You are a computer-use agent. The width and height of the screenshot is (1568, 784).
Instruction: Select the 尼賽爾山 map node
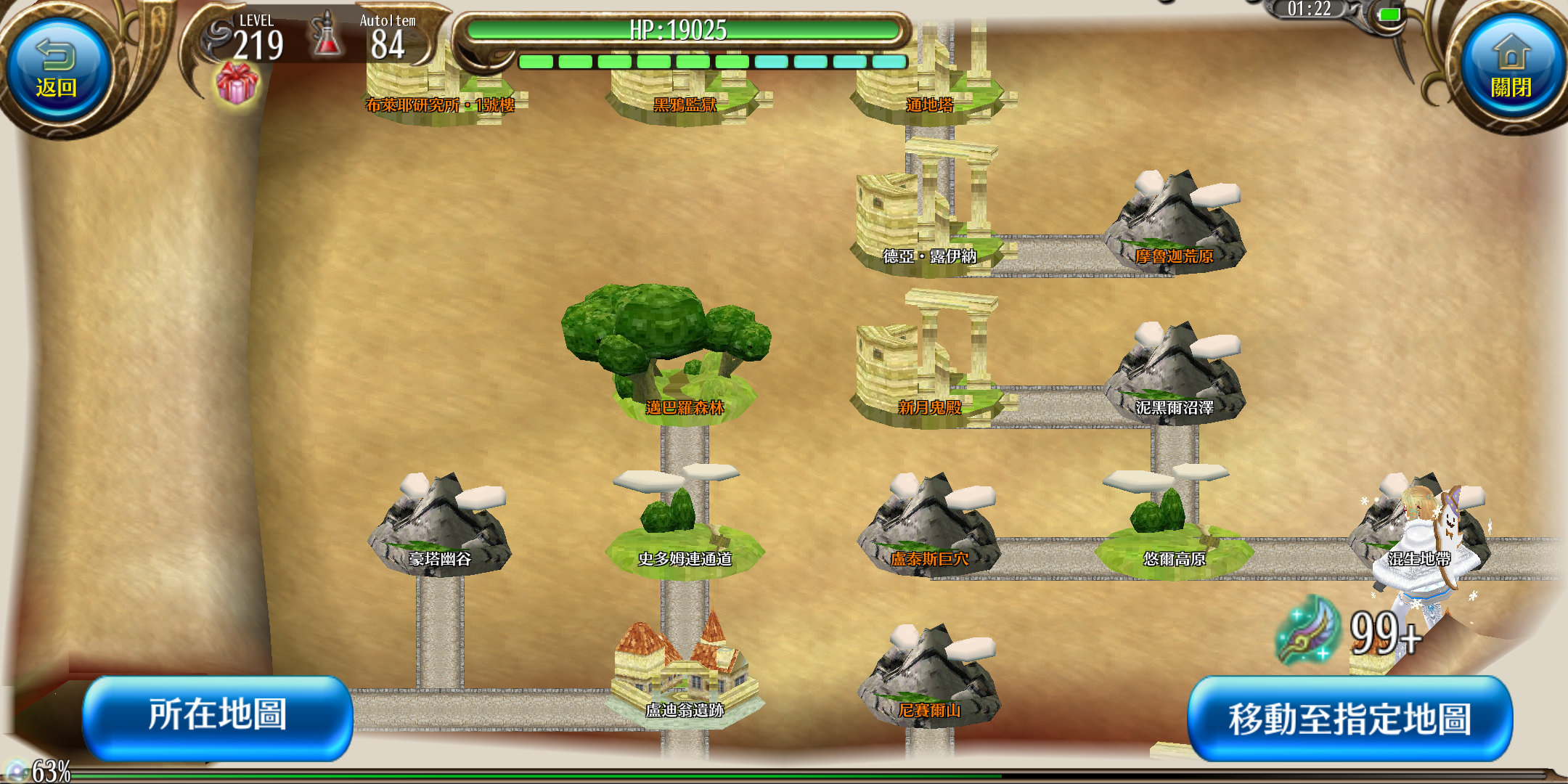(x=929, y=679)
